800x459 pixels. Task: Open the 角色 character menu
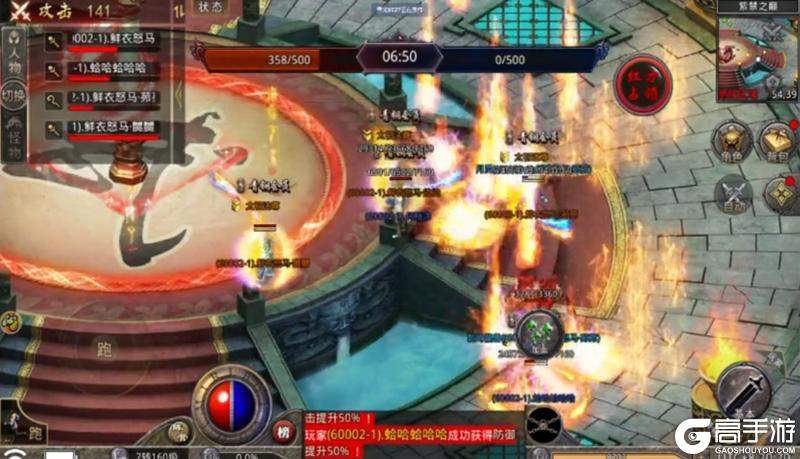(734, 141)
